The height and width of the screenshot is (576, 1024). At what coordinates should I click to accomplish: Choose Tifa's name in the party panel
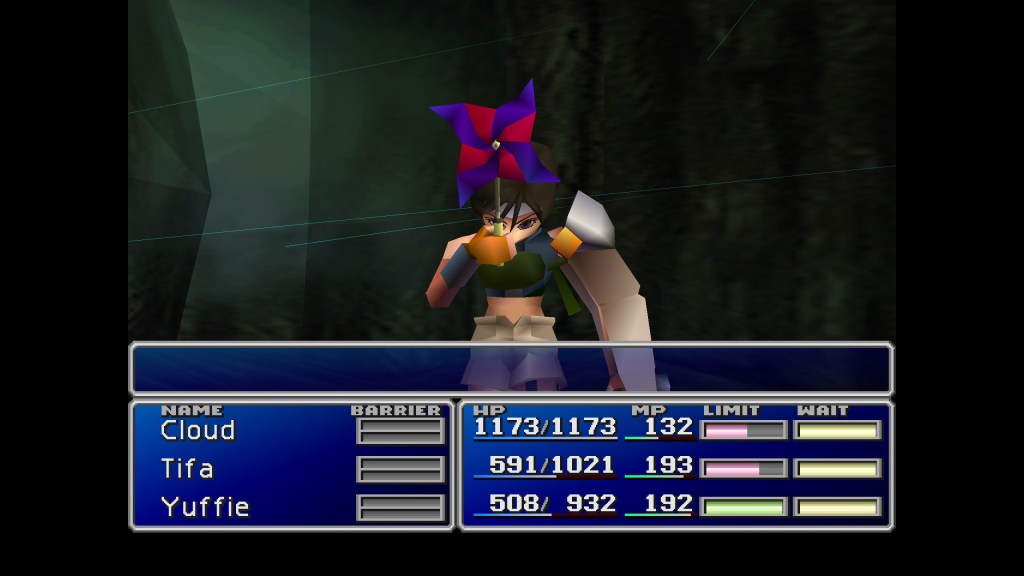click(x=187, y=469)
